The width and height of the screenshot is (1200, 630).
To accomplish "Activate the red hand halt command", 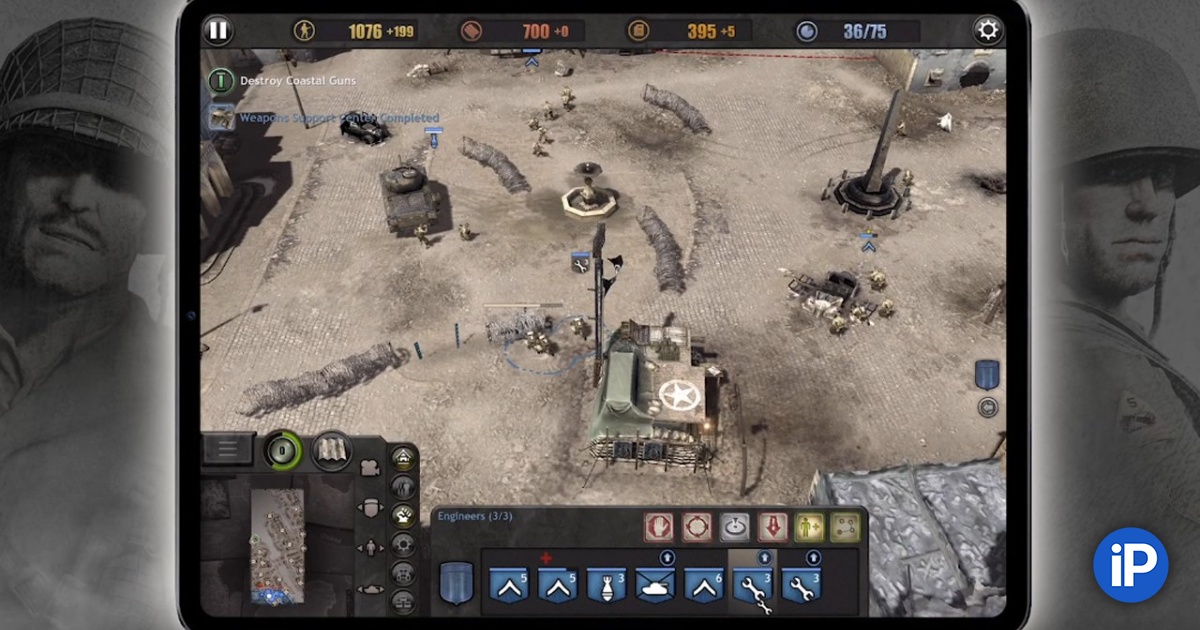I will coord(656,526).
